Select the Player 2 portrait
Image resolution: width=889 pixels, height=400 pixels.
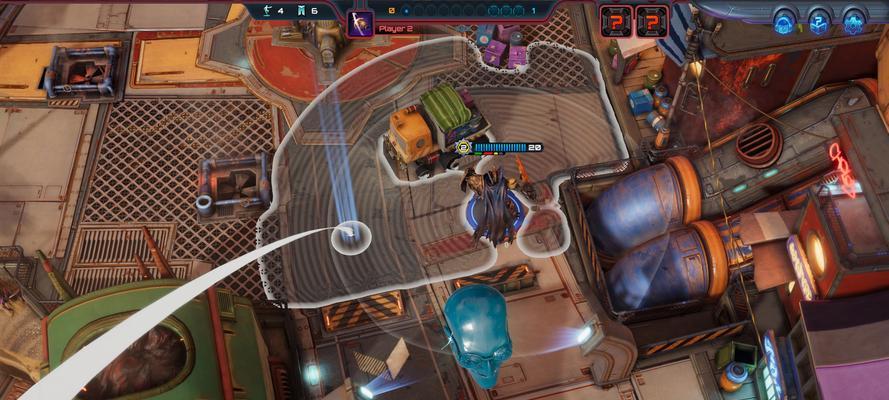[360, 22]
